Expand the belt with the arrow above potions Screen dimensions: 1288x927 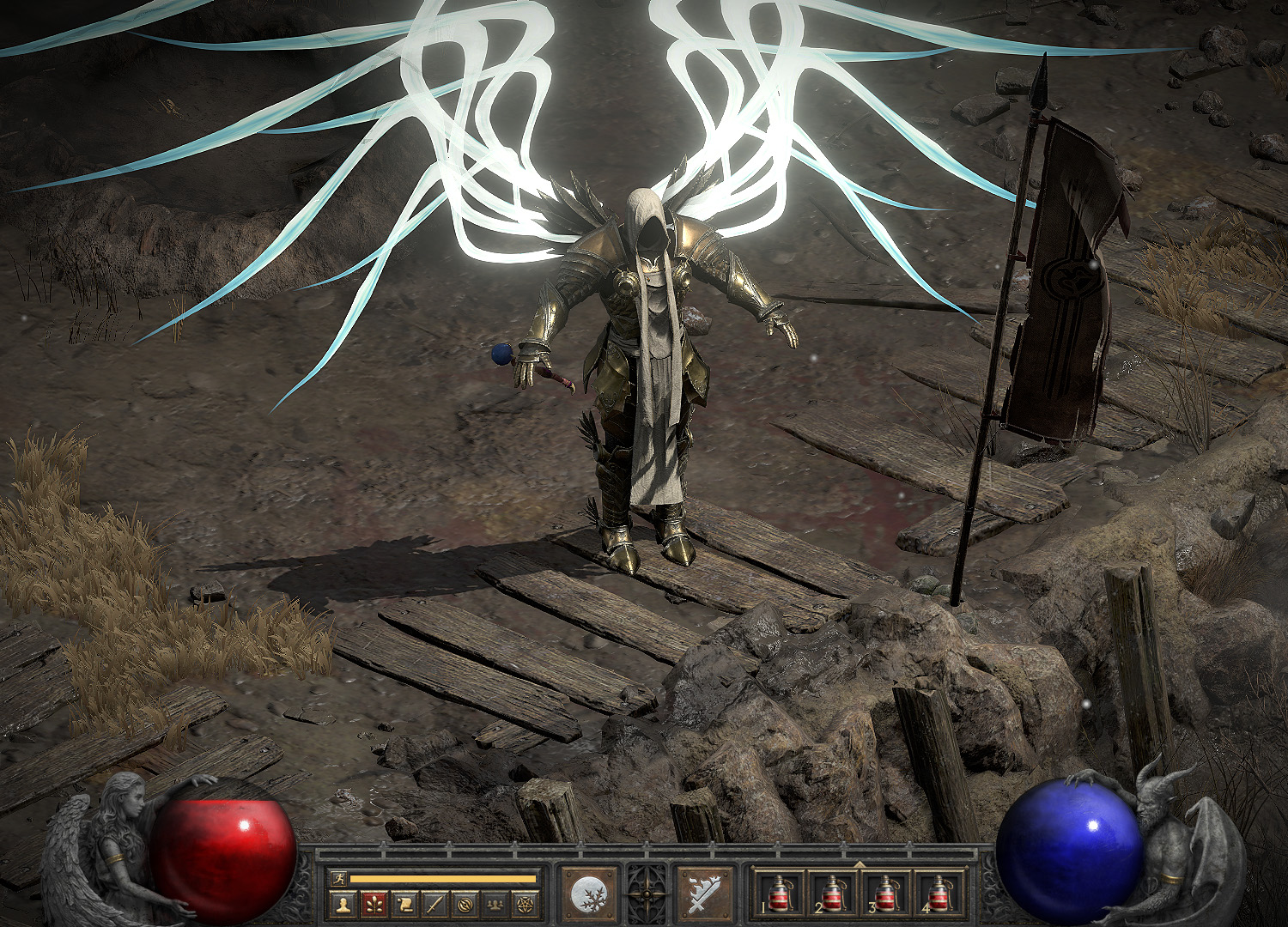[860, 863]
